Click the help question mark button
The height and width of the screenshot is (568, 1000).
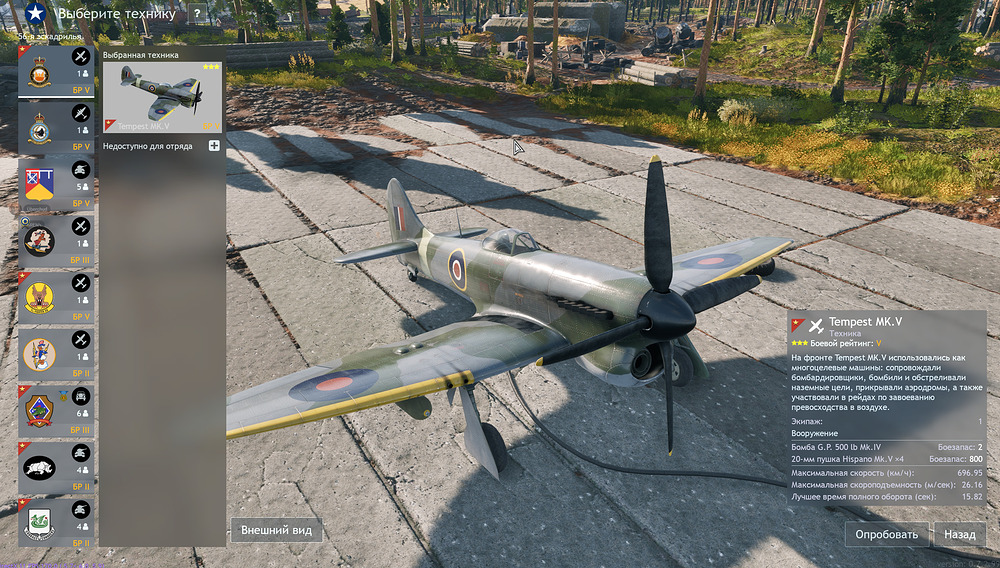(196, 14)
